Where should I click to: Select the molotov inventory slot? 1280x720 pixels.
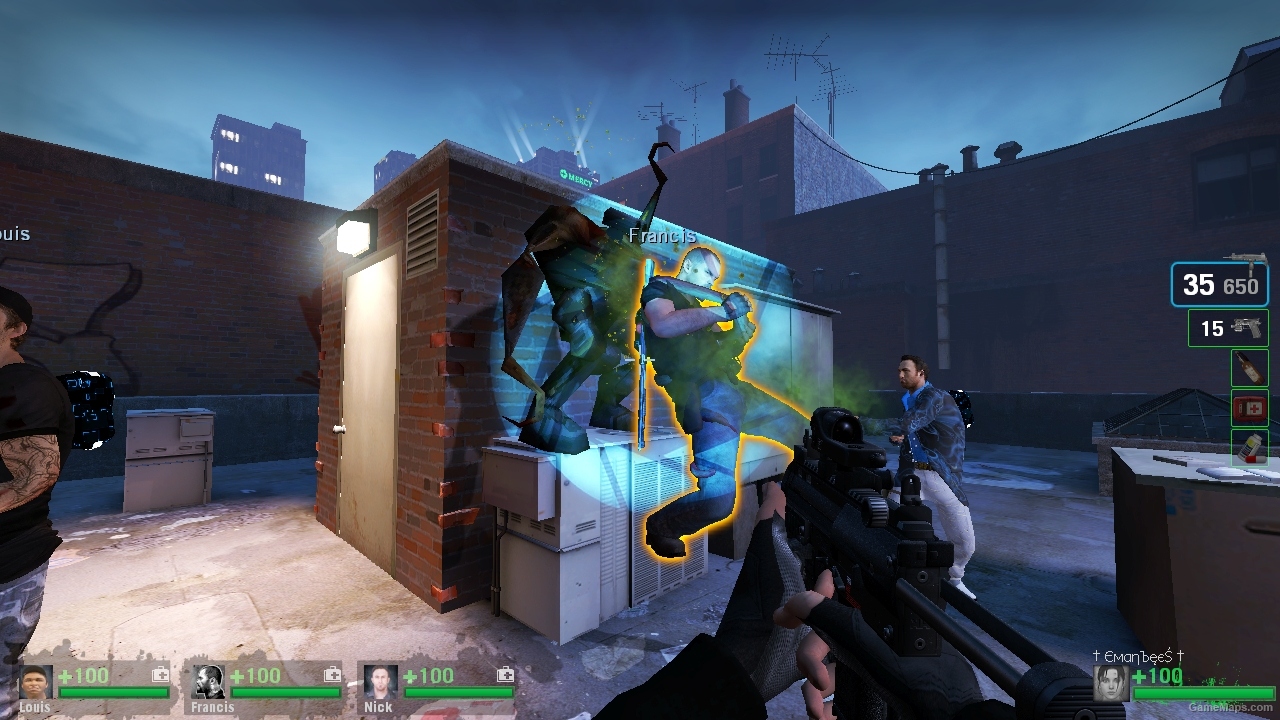(x=1248, y=368)
